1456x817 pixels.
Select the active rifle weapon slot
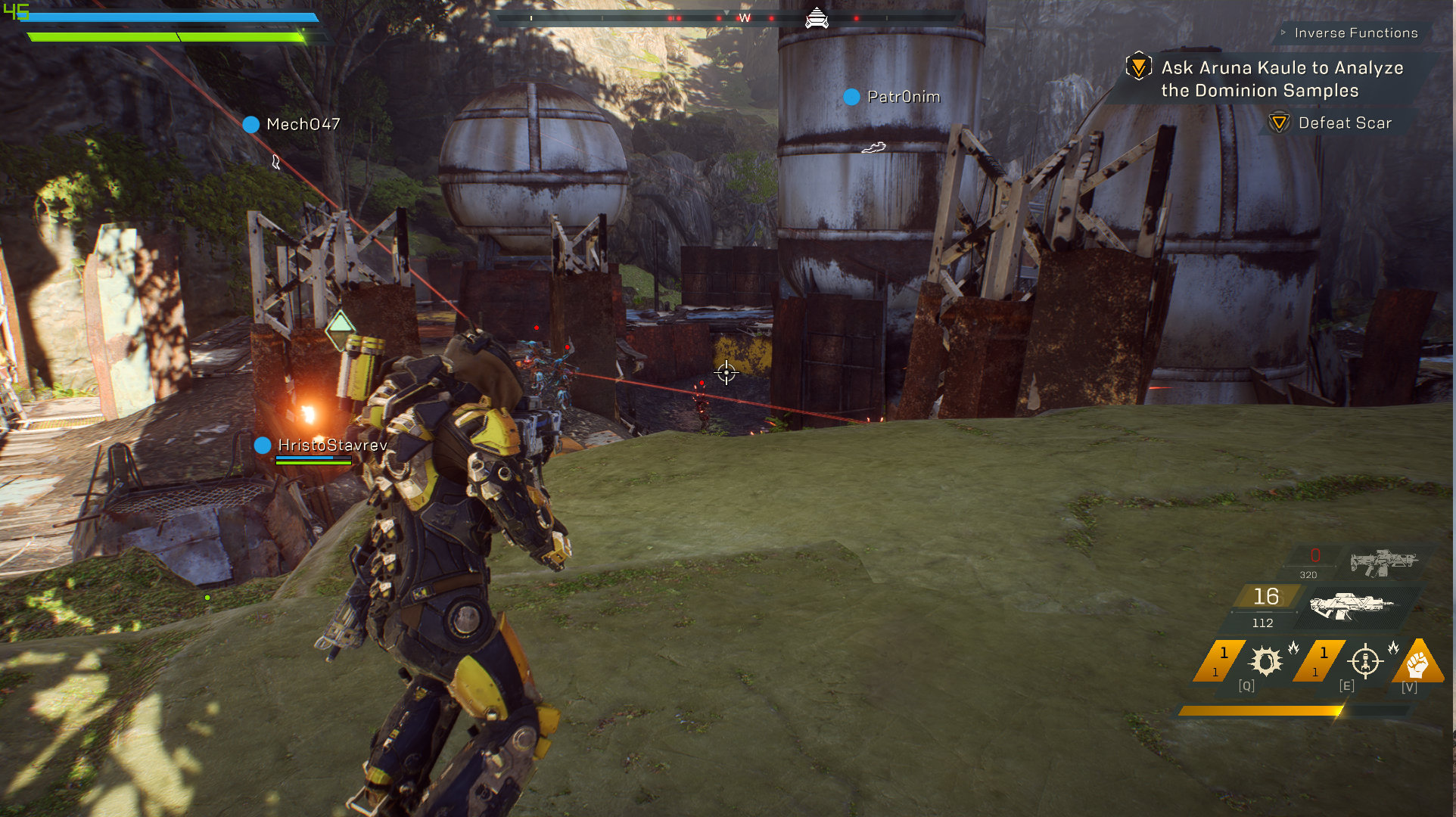[1352, 605]
